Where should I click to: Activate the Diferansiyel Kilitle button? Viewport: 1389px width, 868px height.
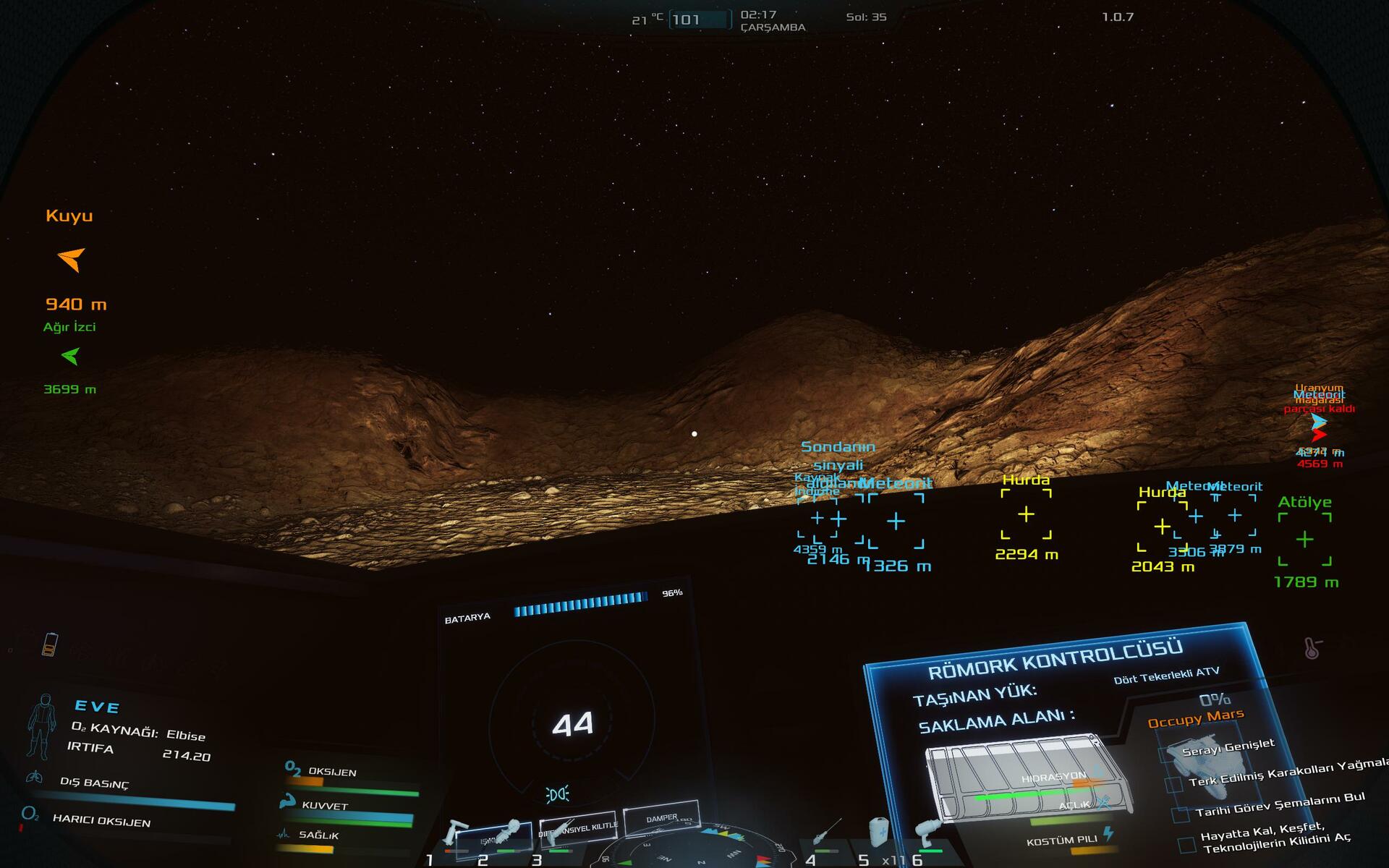pos(578,826)
